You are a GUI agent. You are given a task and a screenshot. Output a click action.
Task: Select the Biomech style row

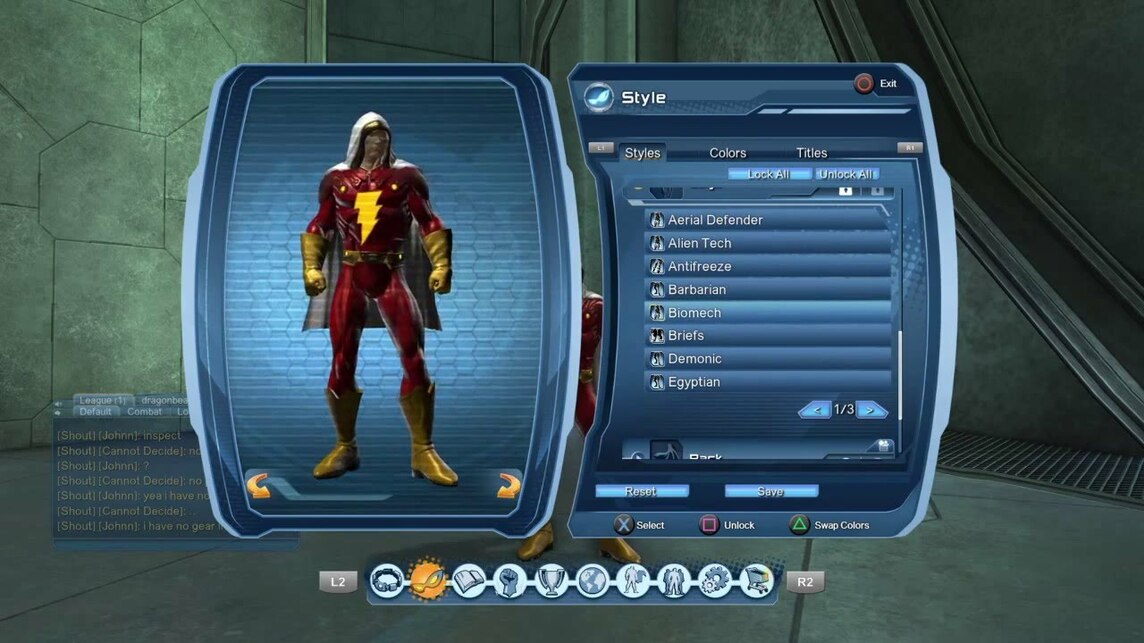click(x=767, y=312)
